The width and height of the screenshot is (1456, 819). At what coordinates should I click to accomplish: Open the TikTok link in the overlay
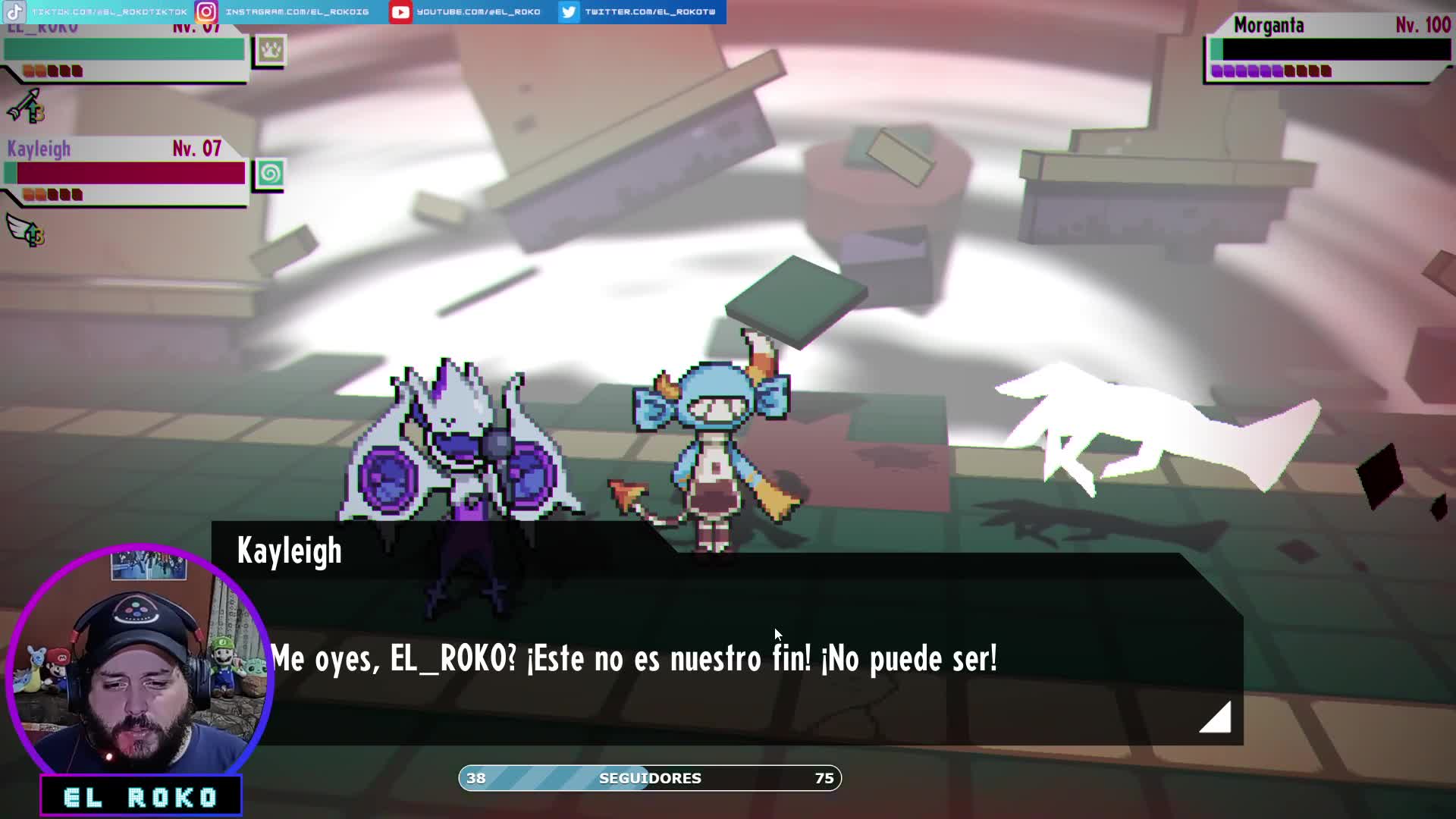tap(97, 11)
